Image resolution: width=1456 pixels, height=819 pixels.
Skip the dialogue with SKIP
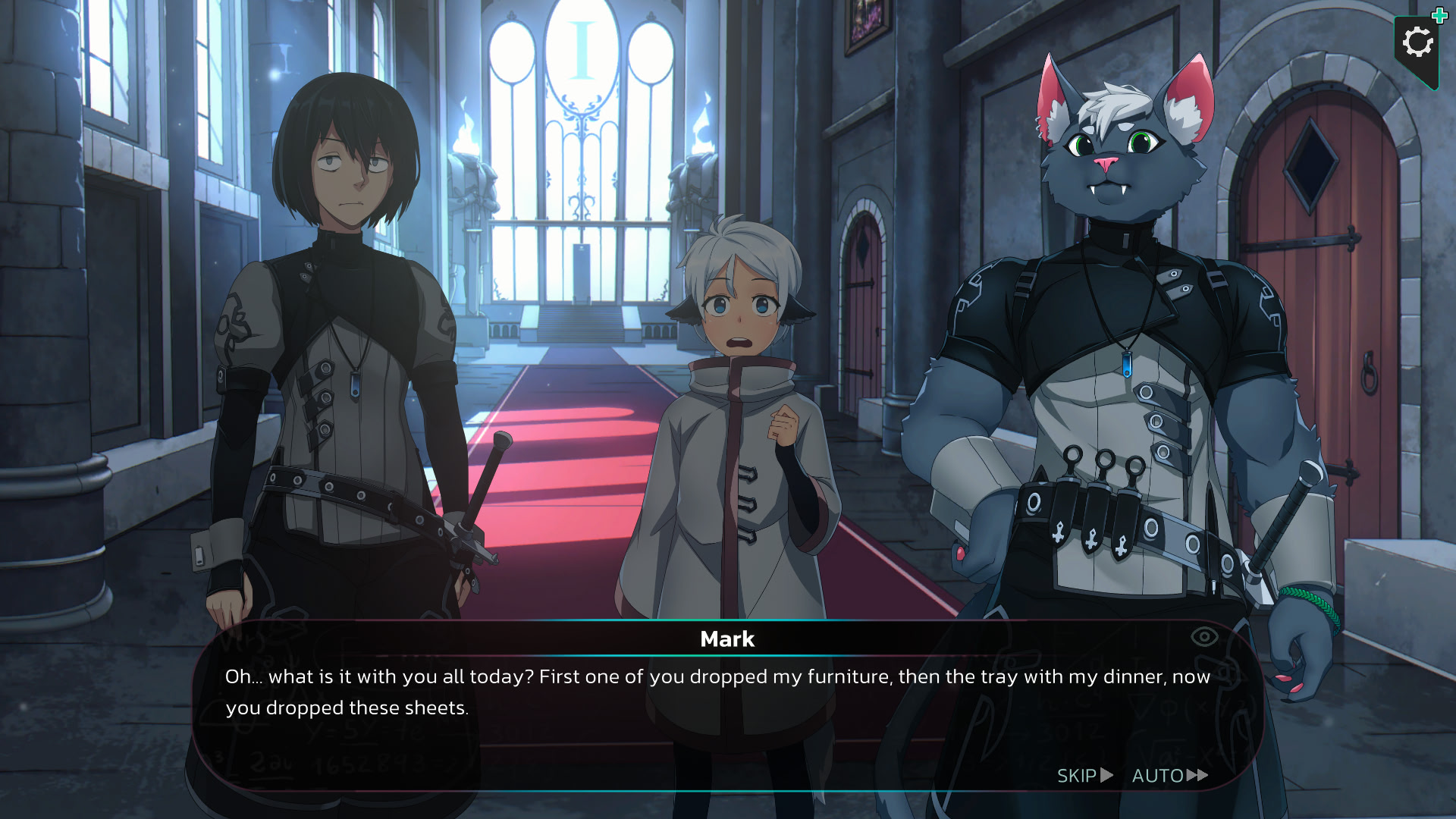pos(1084,776)
